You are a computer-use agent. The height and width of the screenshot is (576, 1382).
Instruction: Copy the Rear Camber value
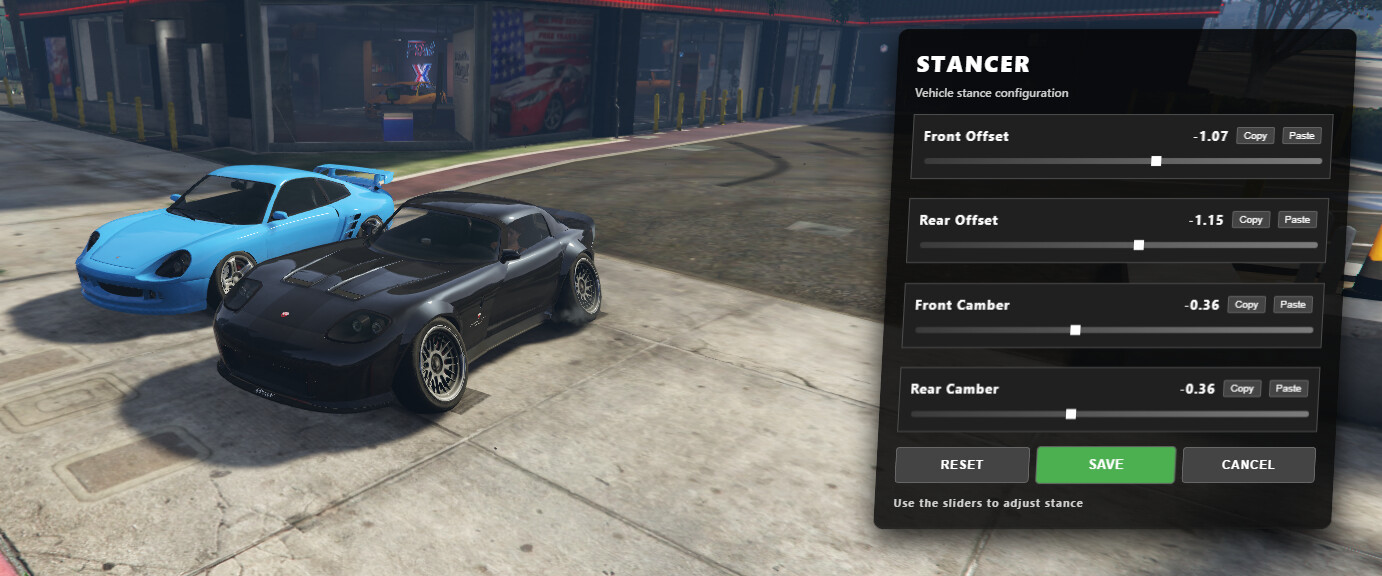1243,389
